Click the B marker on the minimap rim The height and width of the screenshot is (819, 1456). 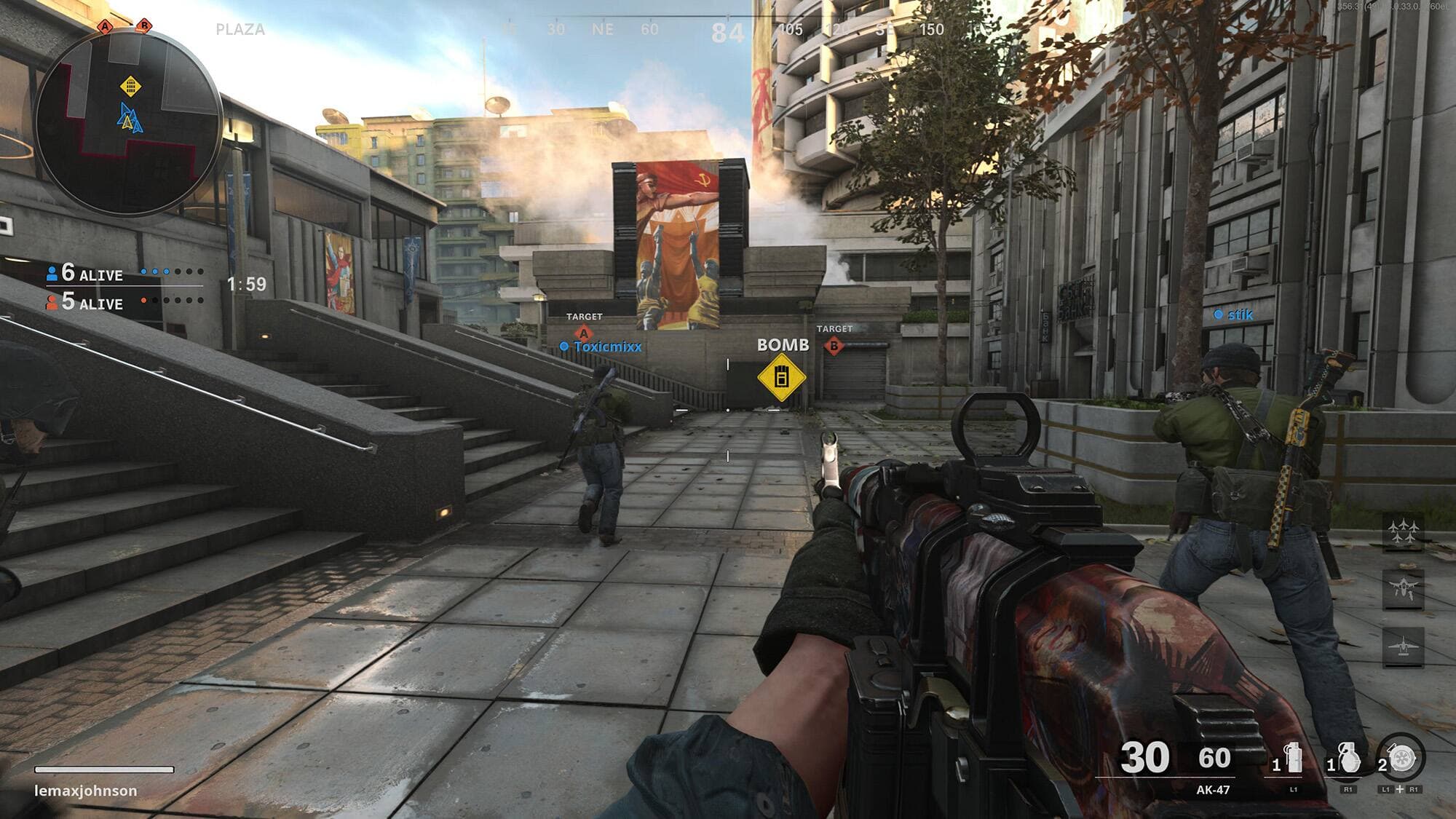[x=144, y=26]
